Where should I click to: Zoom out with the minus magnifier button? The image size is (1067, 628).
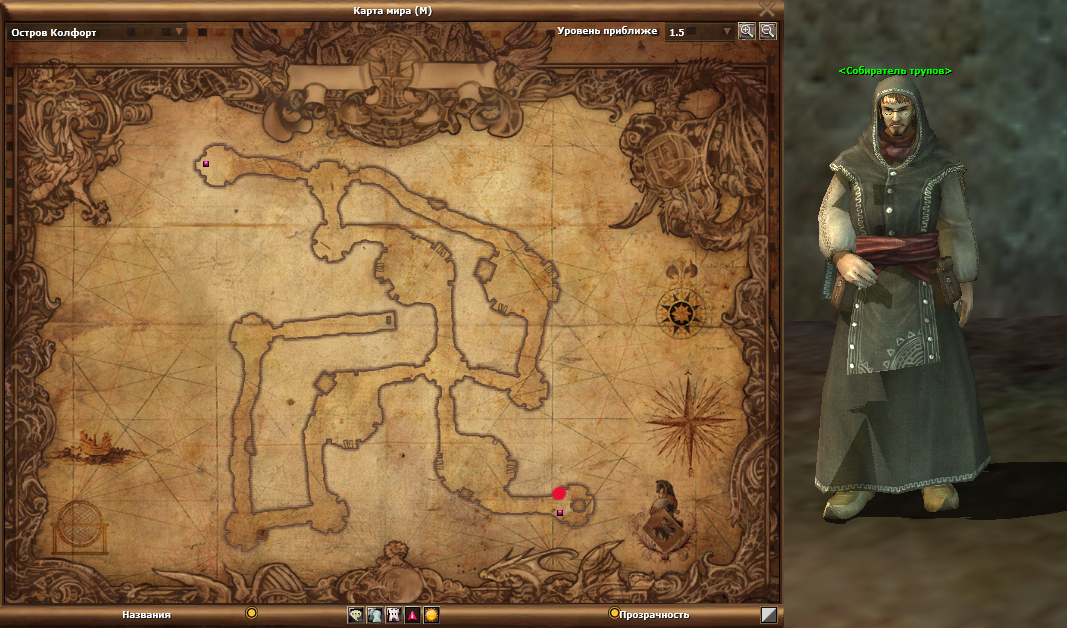(x=767, y=31)
